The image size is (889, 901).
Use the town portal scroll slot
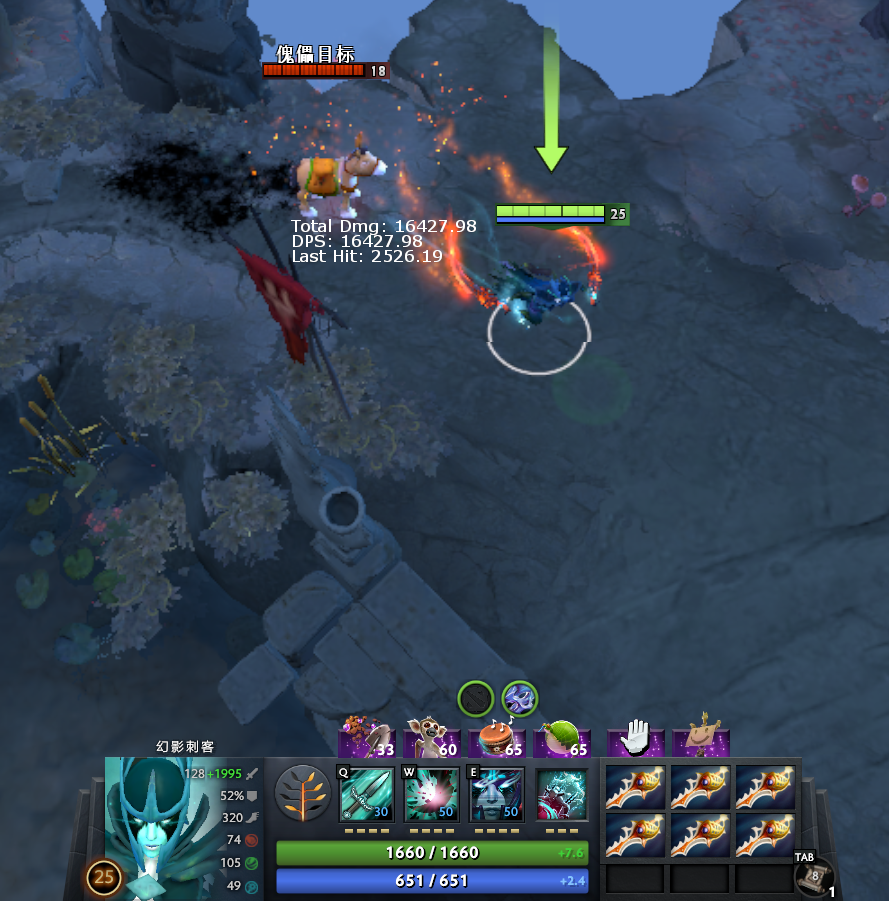click(x=813, y=876)
